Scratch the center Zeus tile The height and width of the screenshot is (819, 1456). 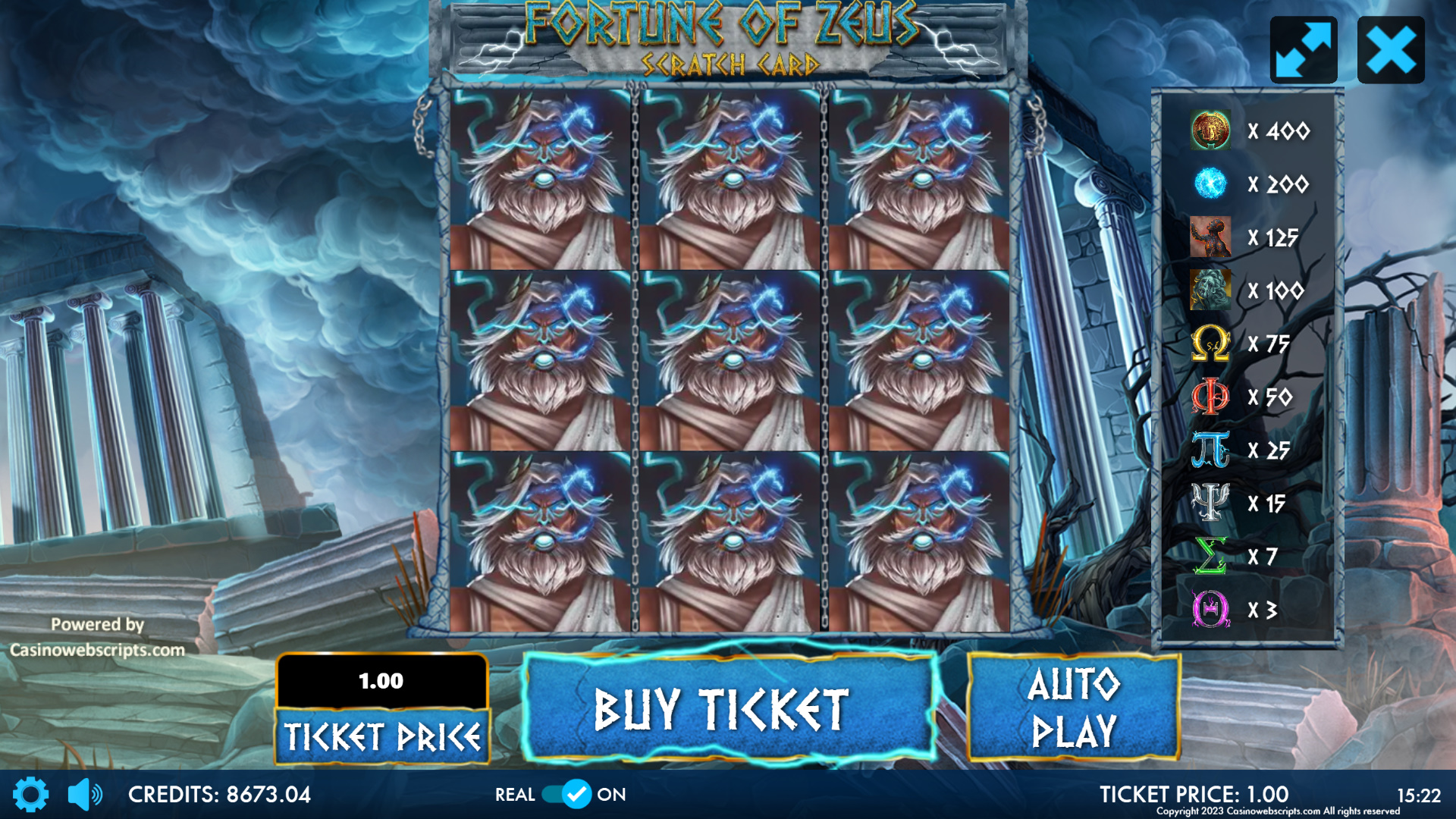click(x=730, y=361)
